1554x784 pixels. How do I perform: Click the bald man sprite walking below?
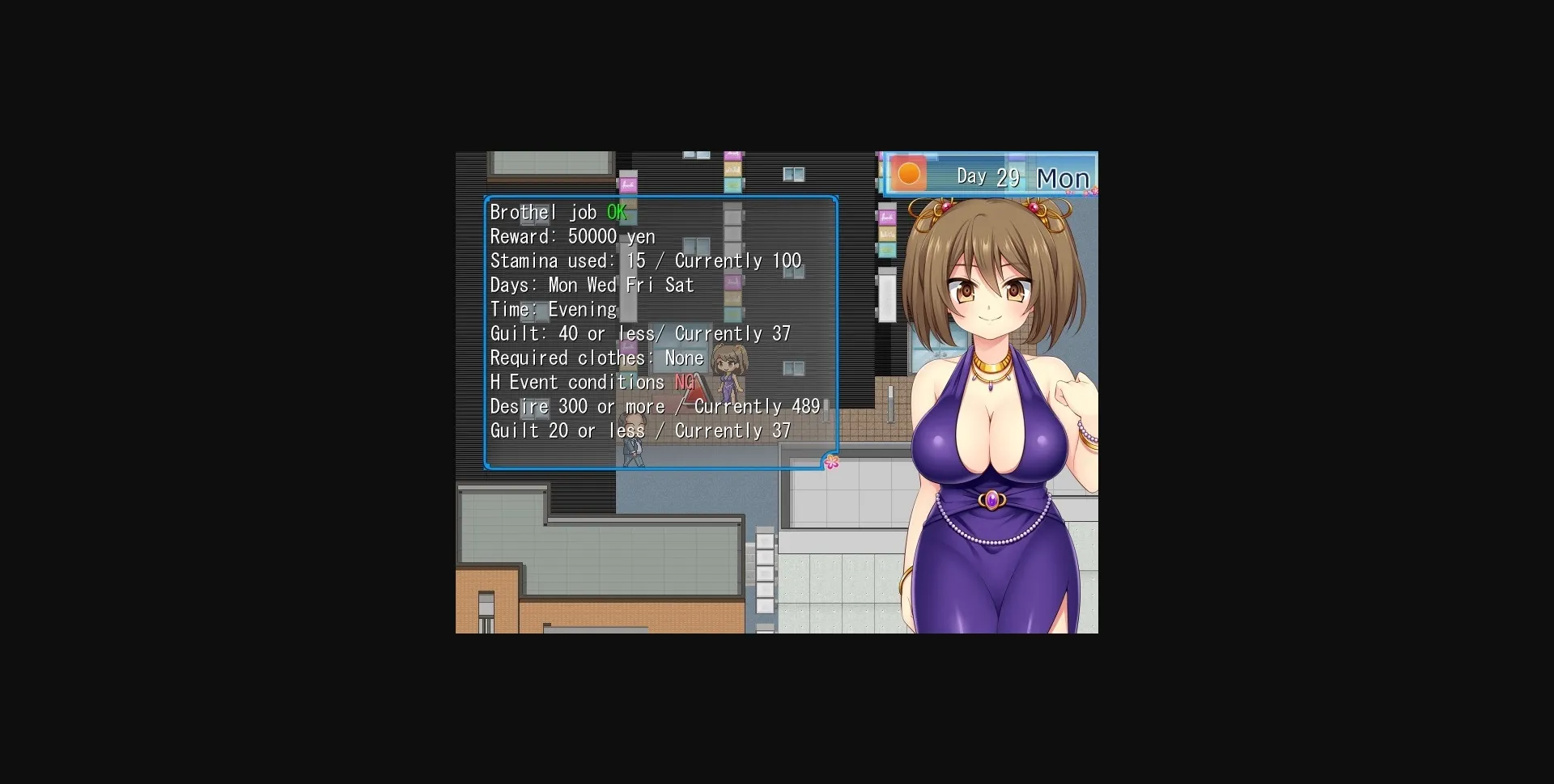[x=634, y=441]
